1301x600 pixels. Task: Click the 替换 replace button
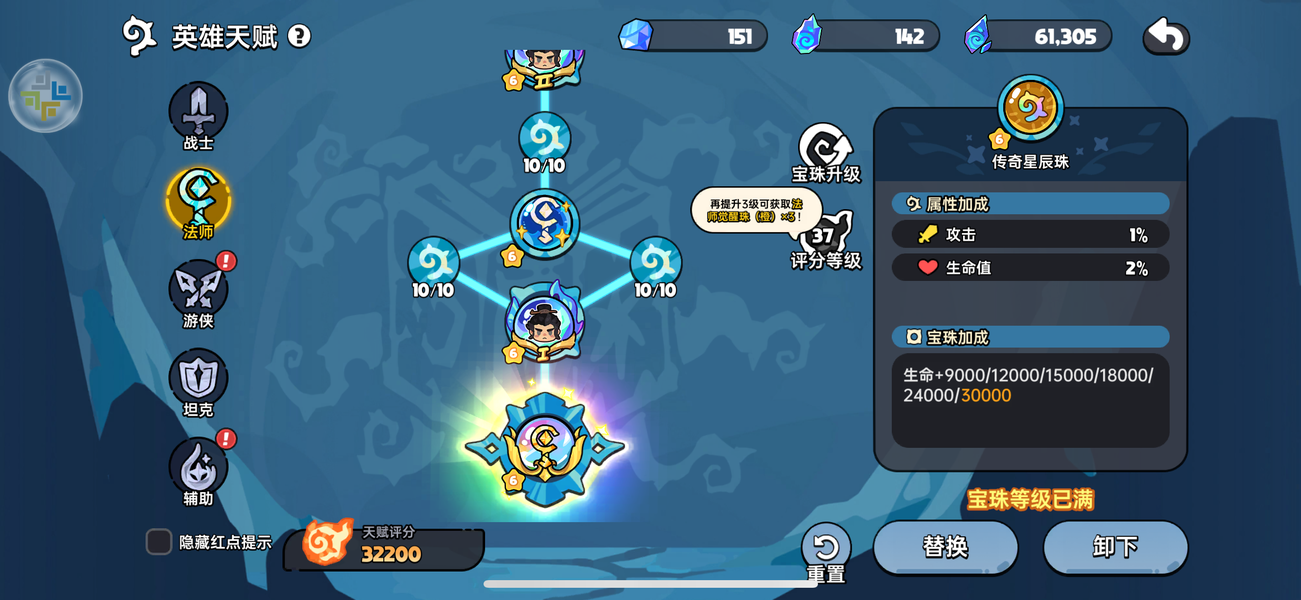(945, 547)
